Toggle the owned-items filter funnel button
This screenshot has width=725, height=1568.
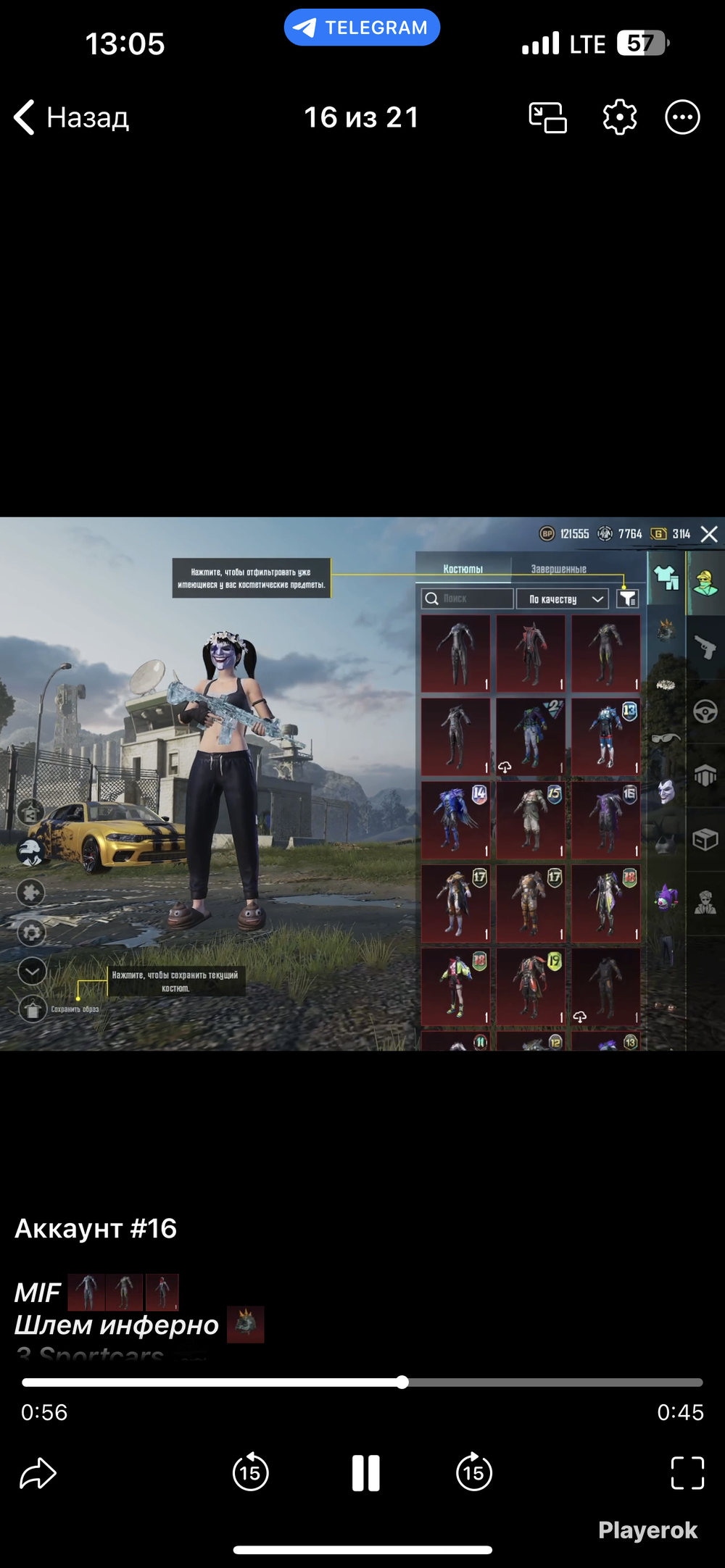(x=627, y=599)
